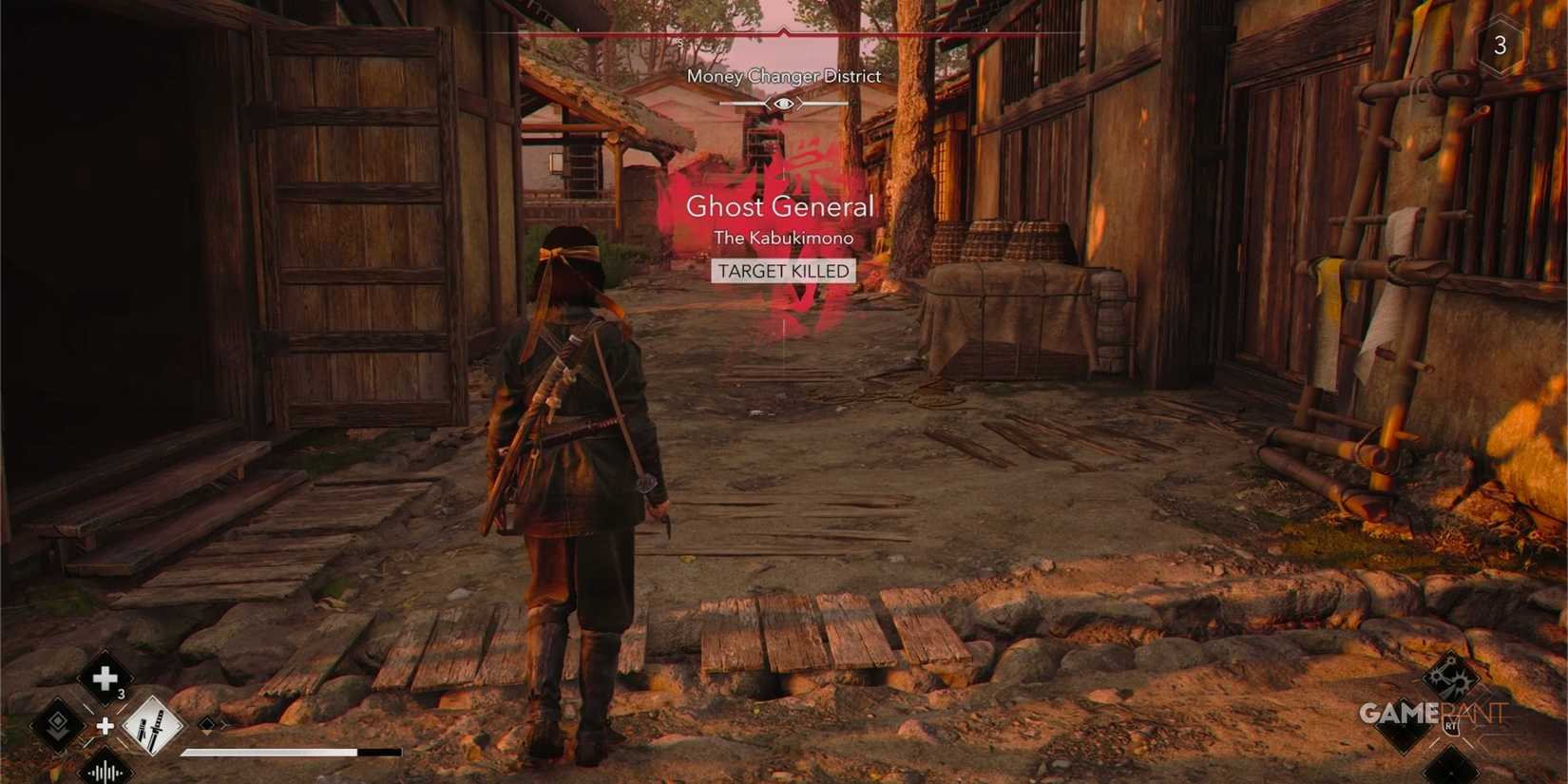
Task: Click the TARGET KILLED confirmation label
Action: pos(782,271)
